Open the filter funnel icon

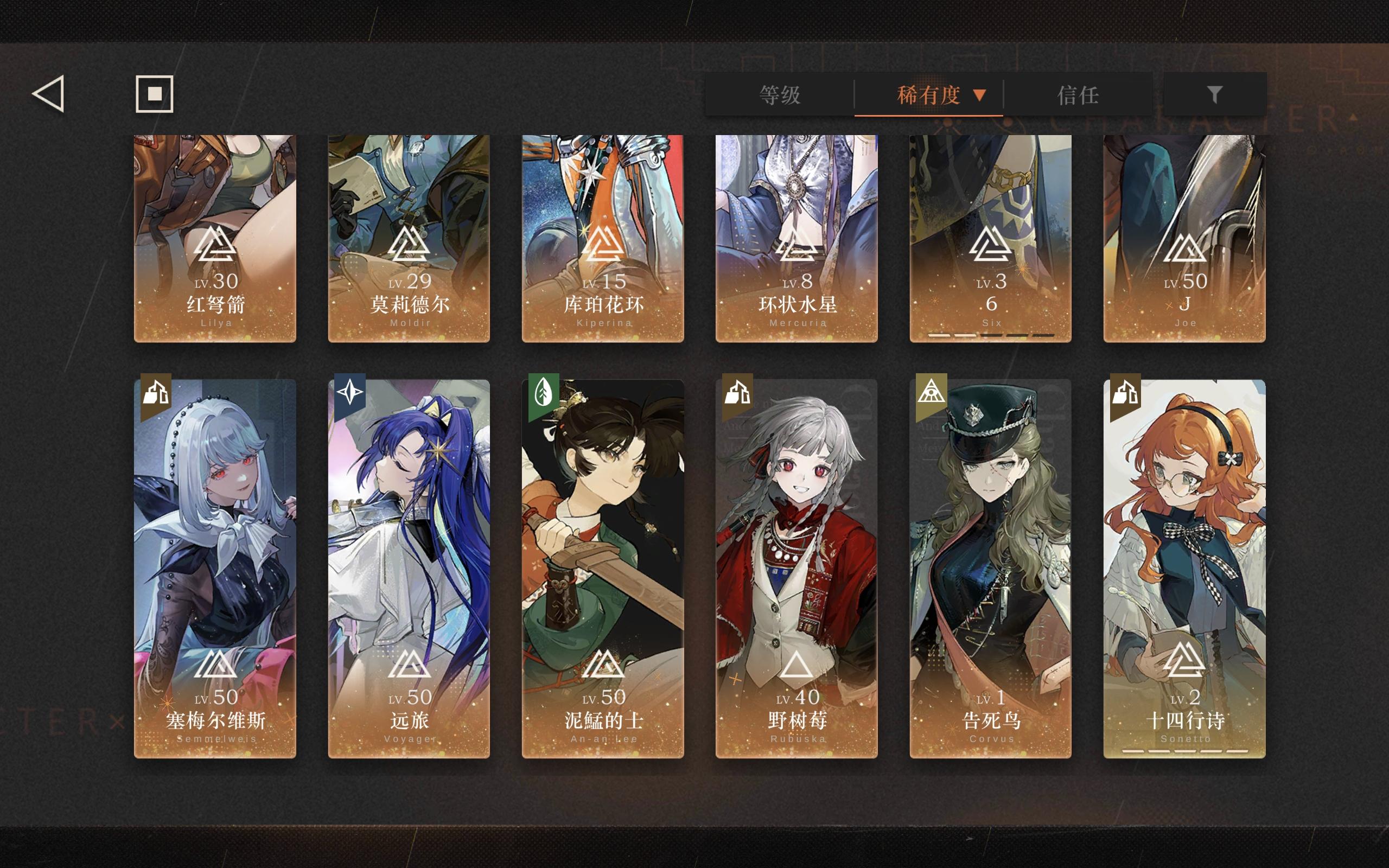(1214, 95)
